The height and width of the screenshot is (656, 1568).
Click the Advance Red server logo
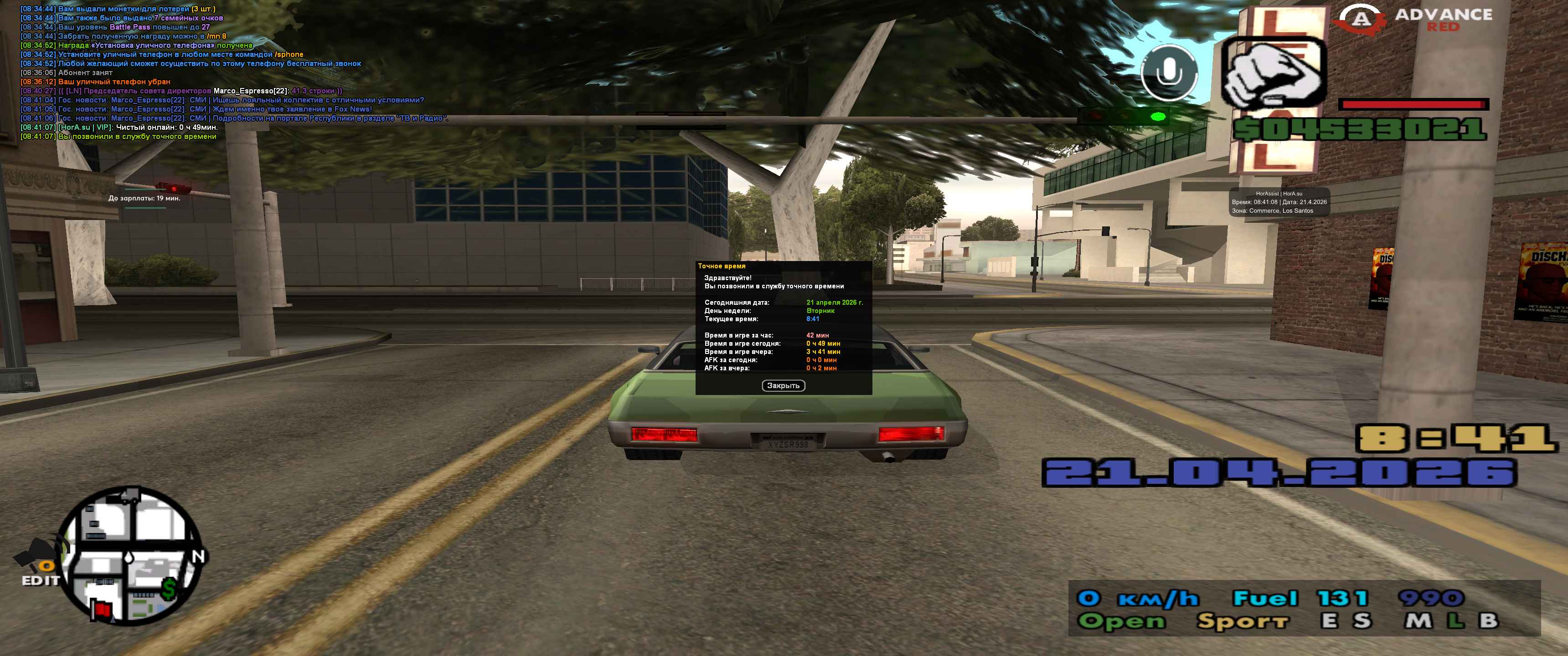(x=1414, y=20)
